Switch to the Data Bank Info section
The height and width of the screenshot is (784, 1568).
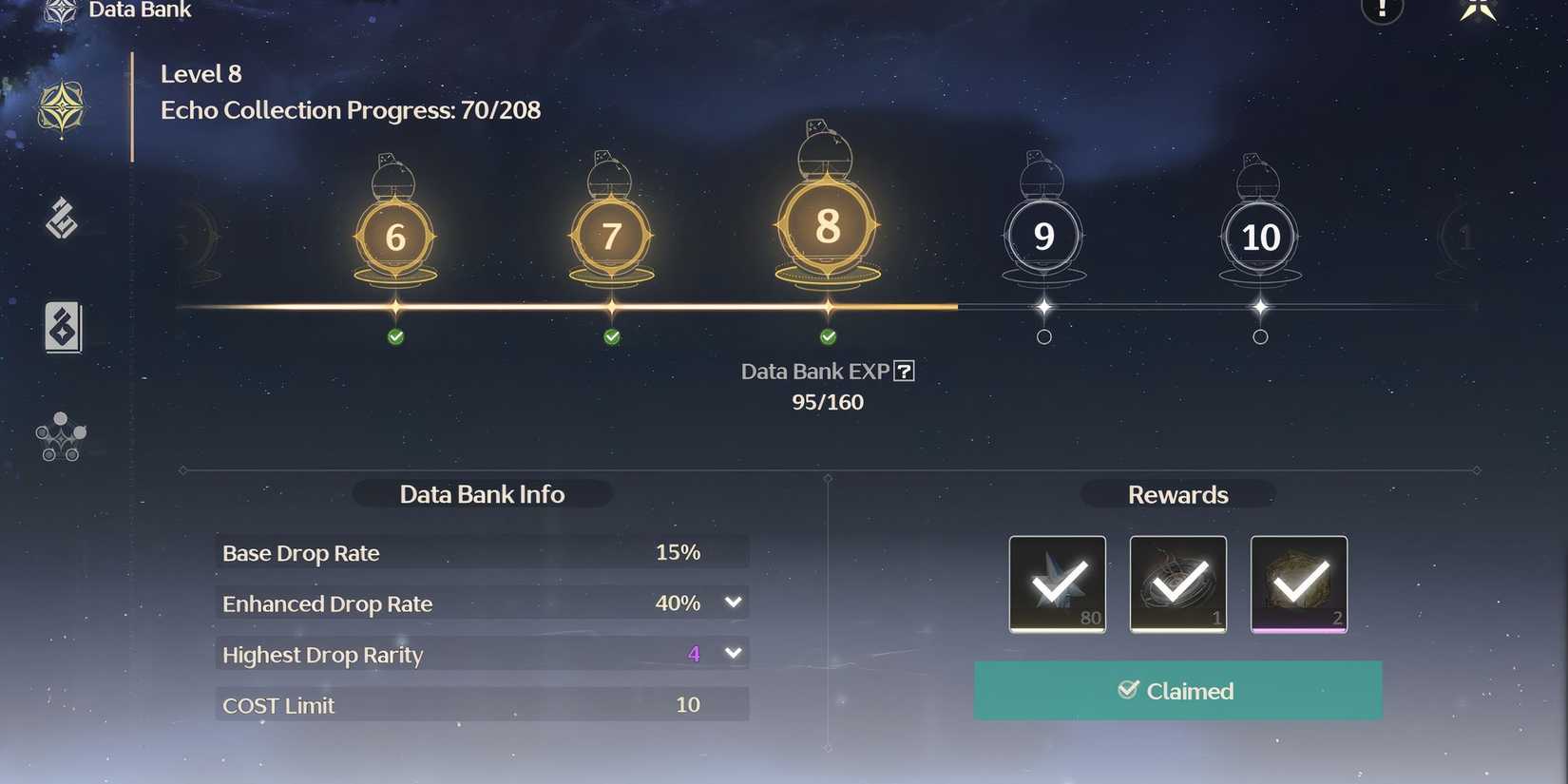482,494
